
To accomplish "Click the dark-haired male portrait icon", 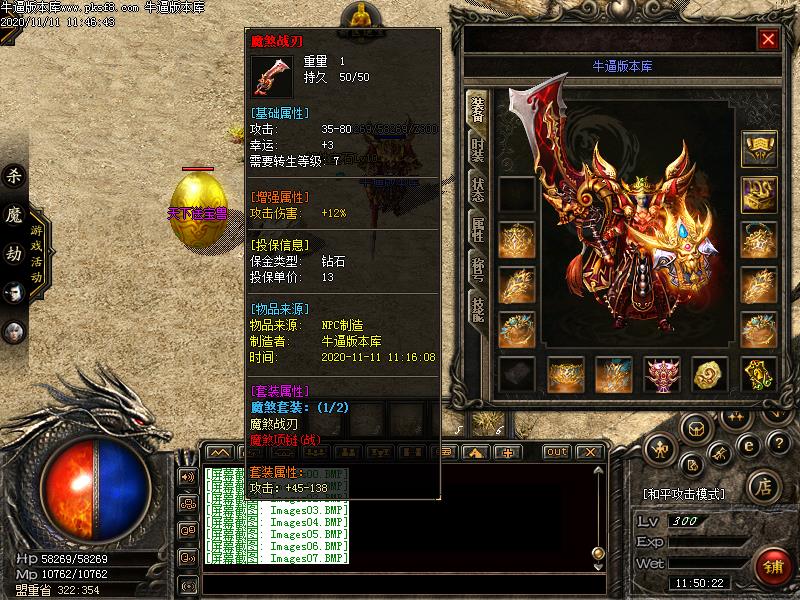I will tap(14, 292).
